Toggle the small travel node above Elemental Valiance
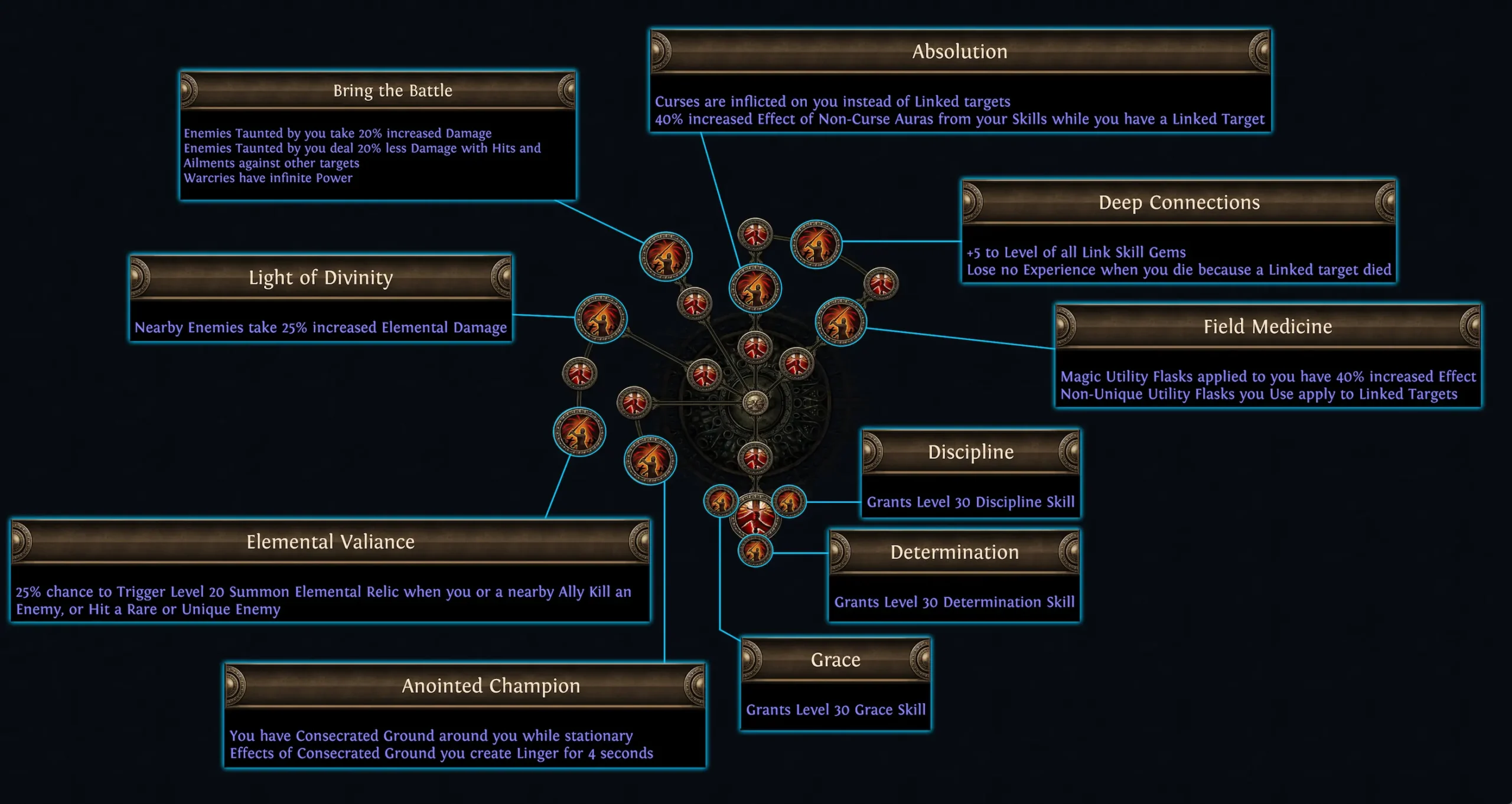The height and width of the screenshot is (804, 1512). [581, 374]
